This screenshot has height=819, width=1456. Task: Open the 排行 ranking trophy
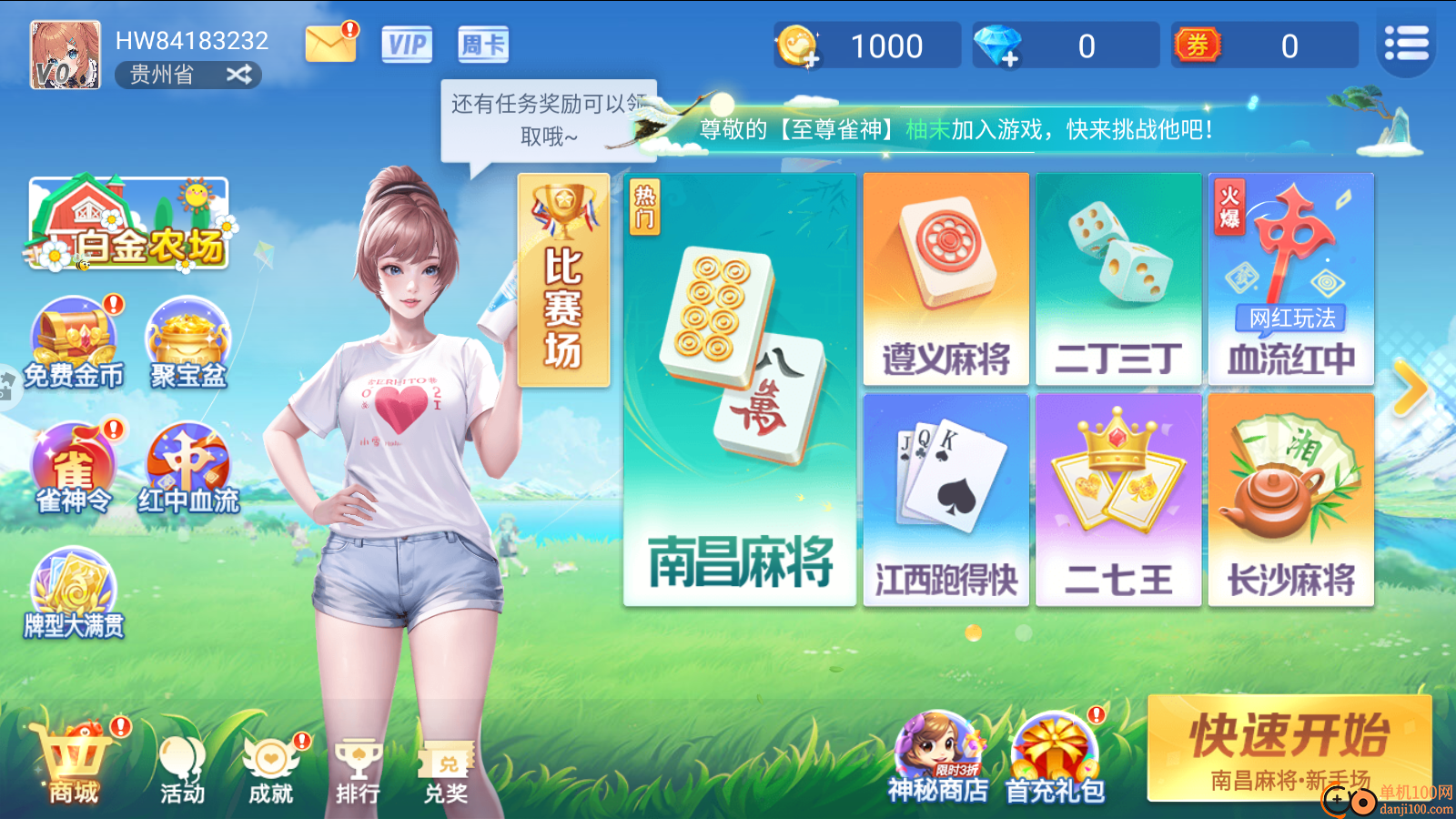click(x=358, y=764)
